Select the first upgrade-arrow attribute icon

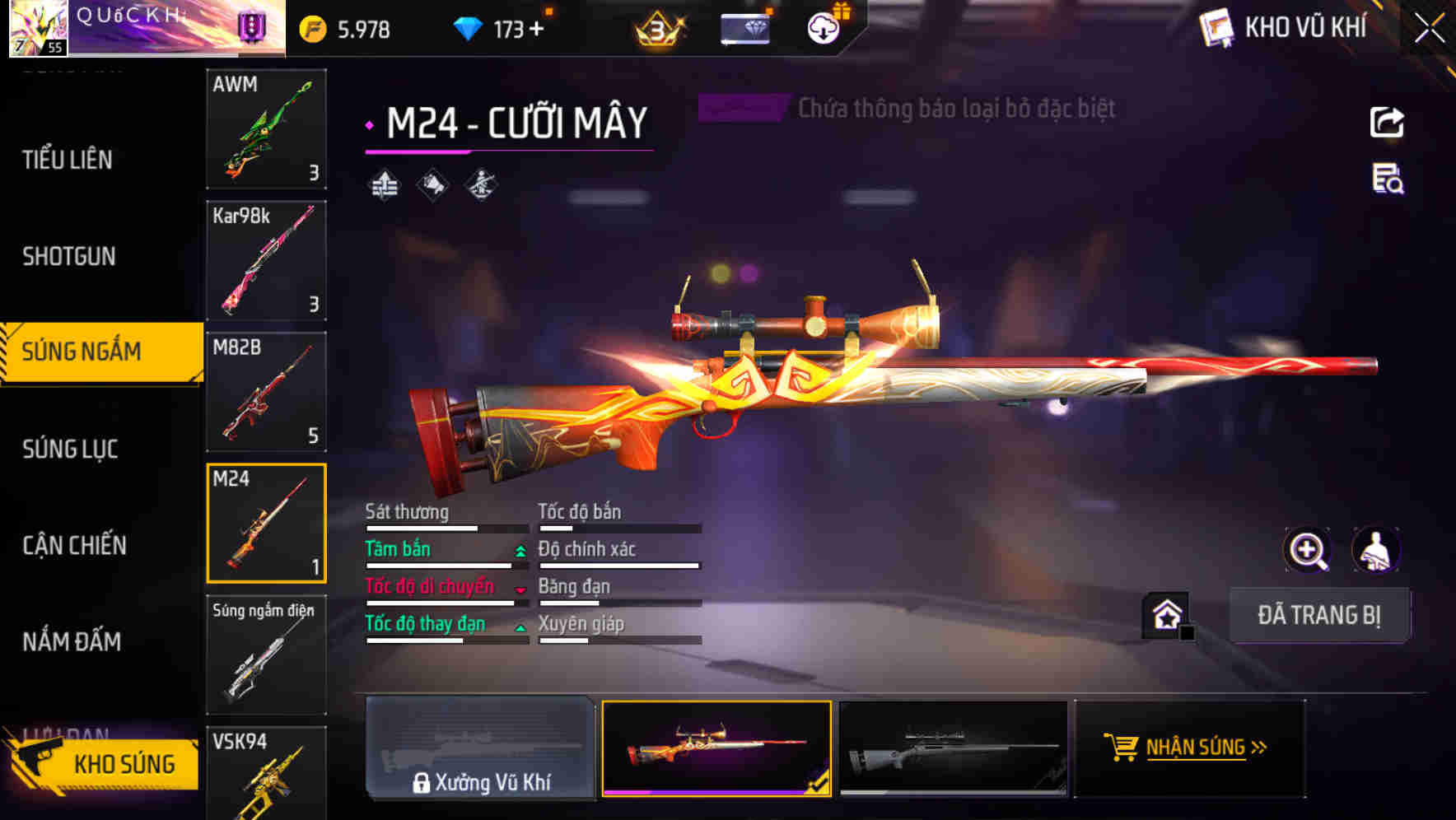pos(382,184)
